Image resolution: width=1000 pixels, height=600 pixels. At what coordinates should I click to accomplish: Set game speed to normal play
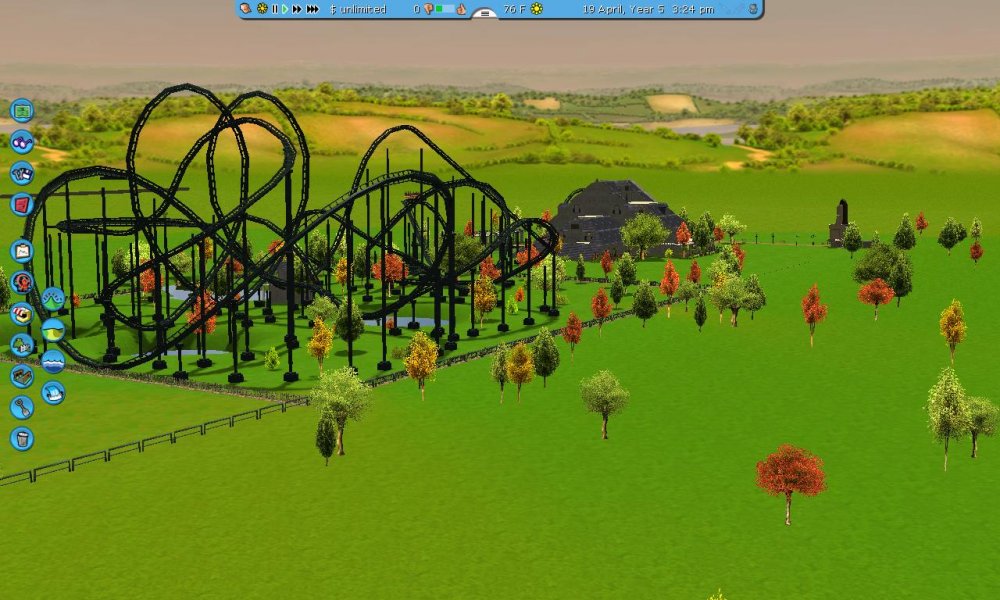coord(285,9)
